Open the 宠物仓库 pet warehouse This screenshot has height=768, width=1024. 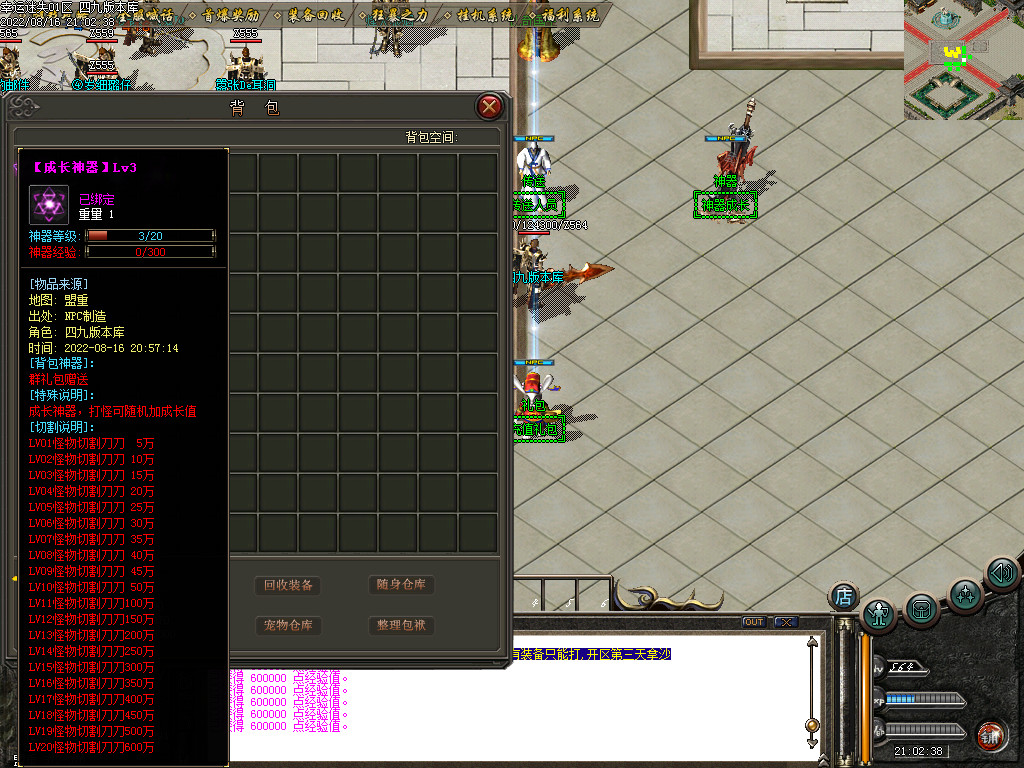288,626
